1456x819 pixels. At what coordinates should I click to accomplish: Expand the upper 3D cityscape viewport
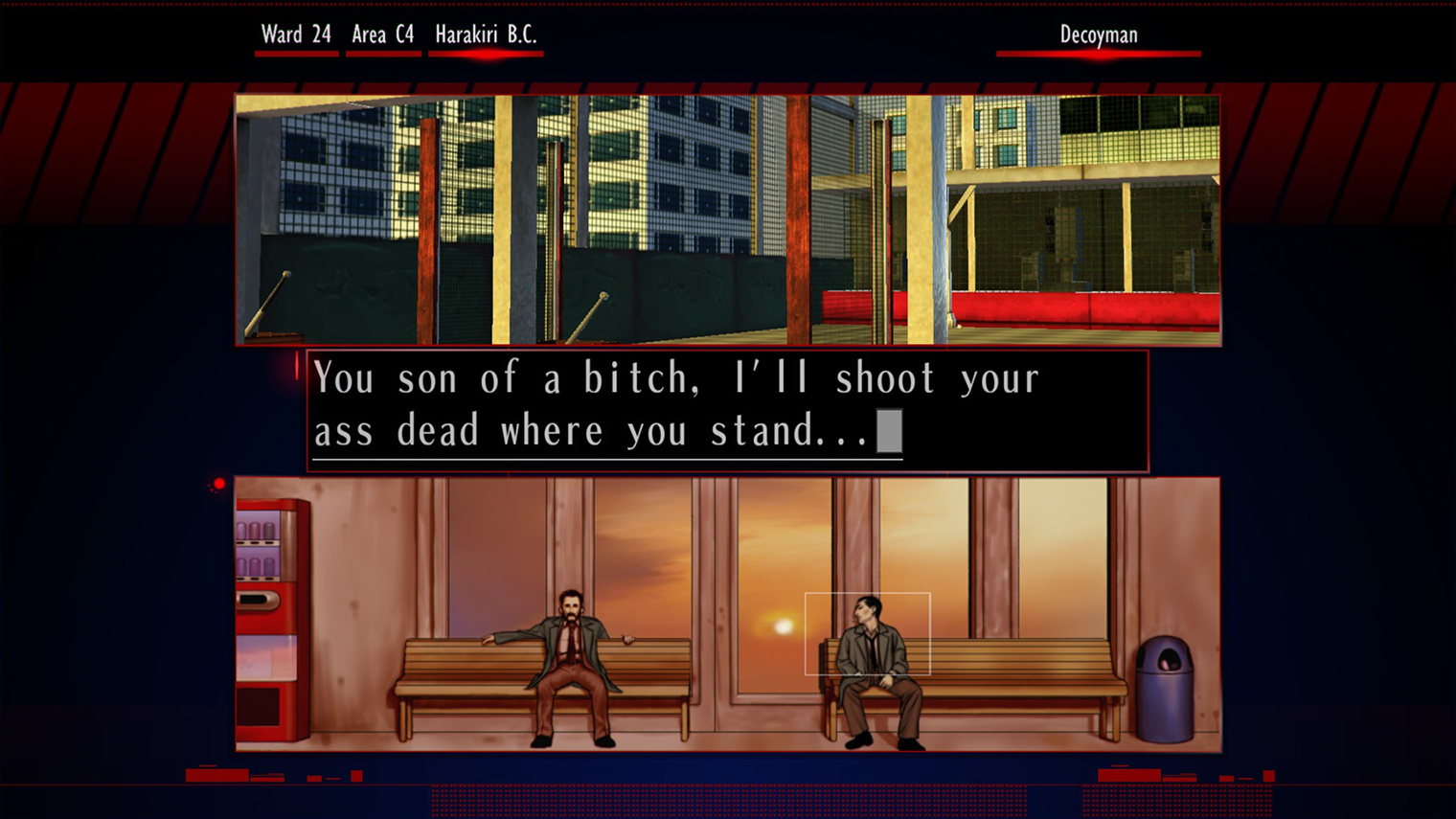point(727,218)
